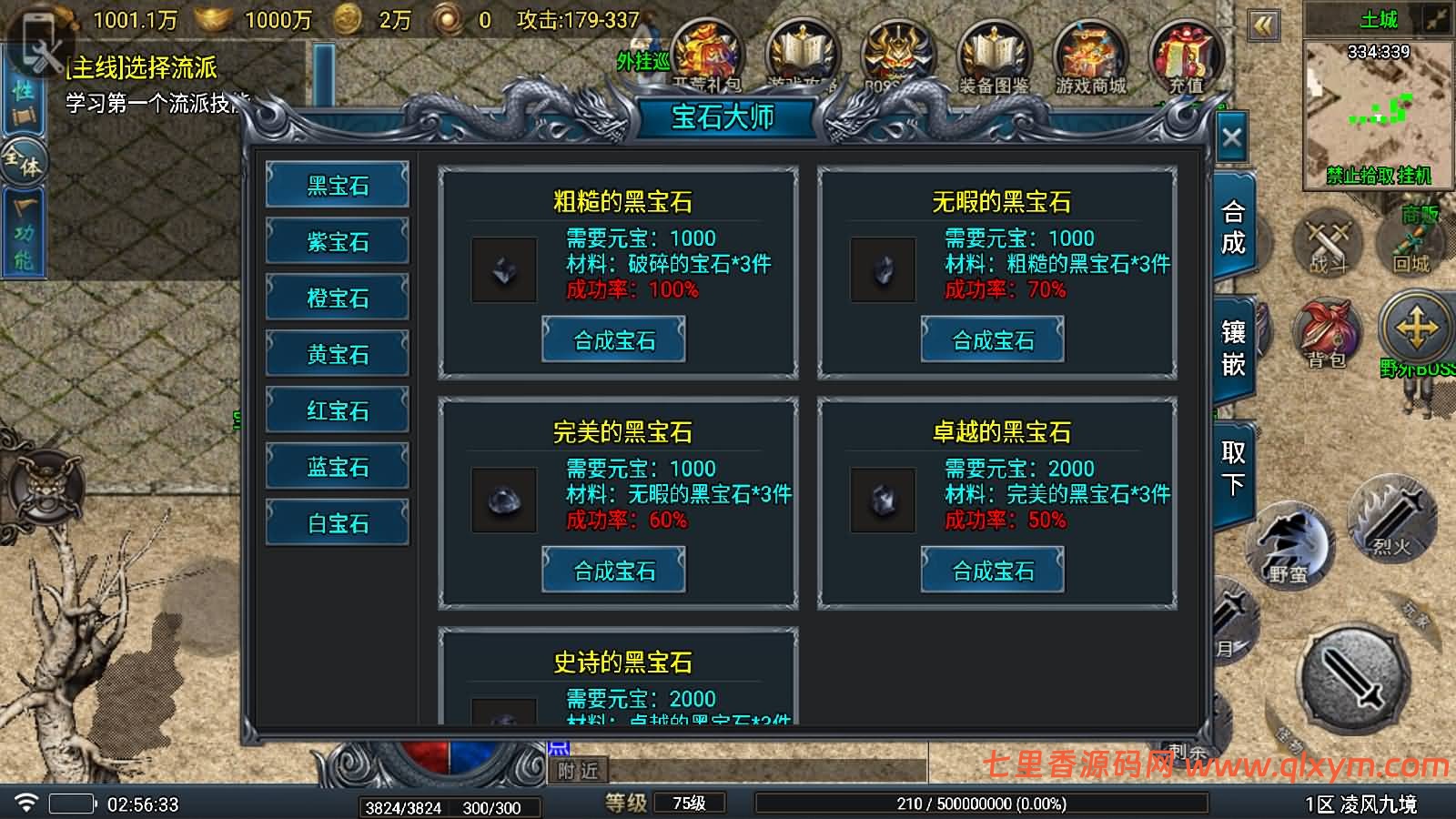Synthesize 粗糙的黑宝石 via its 合成宝石 button
This screenshot has height=819, width=1456.
pyautogui.click(x=614, y=339)
